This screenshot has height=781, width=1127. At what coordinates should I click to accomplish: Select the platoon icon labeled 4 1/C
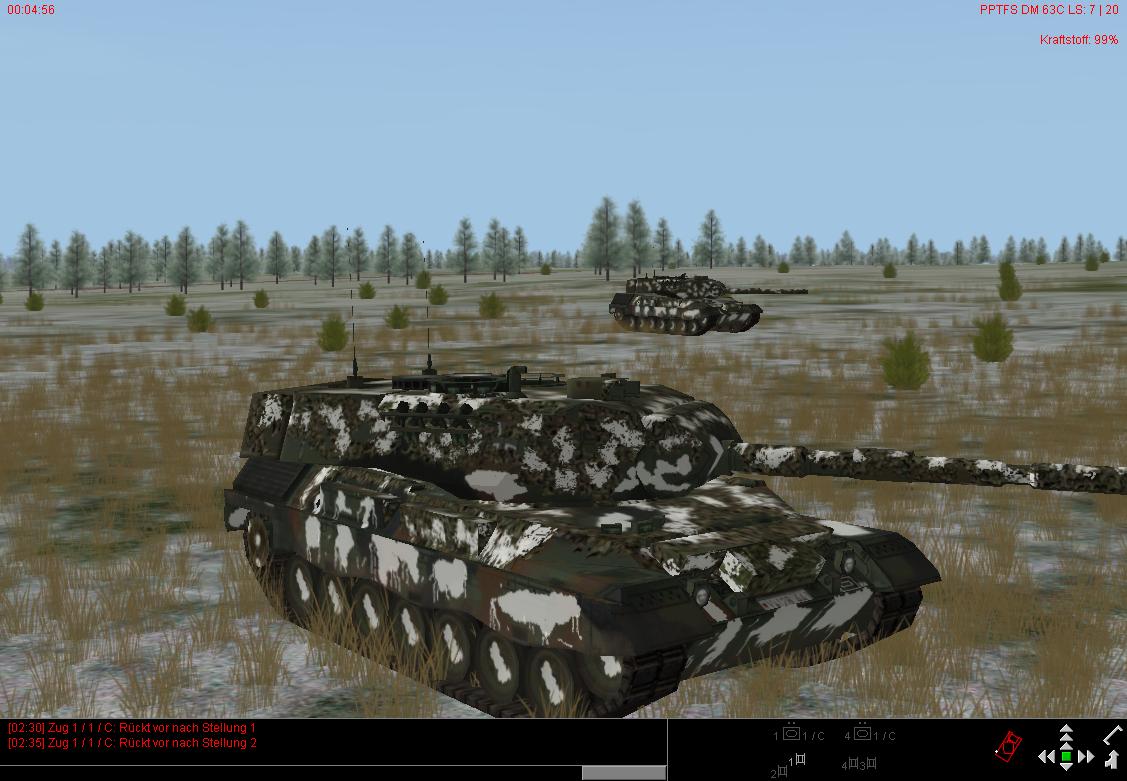(862, 735)
